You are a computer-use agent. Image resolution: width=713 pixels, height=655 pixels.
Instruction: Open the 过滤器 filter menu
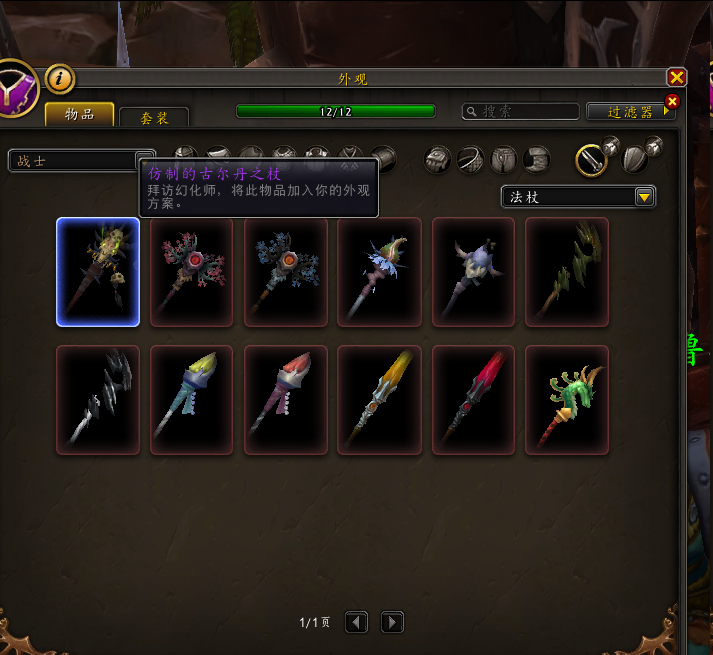pos(631,112)
